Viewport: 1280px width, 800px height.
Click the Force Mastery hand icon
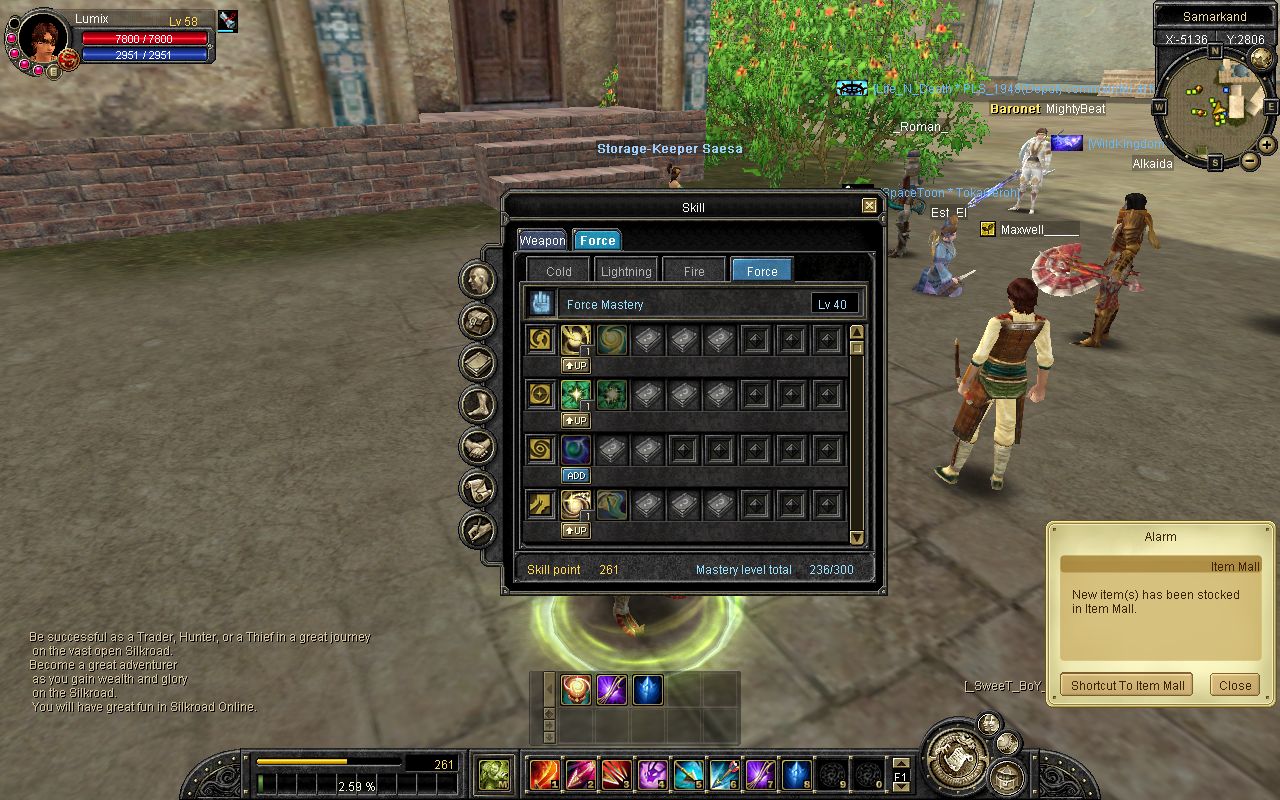(x=541, y=303)
